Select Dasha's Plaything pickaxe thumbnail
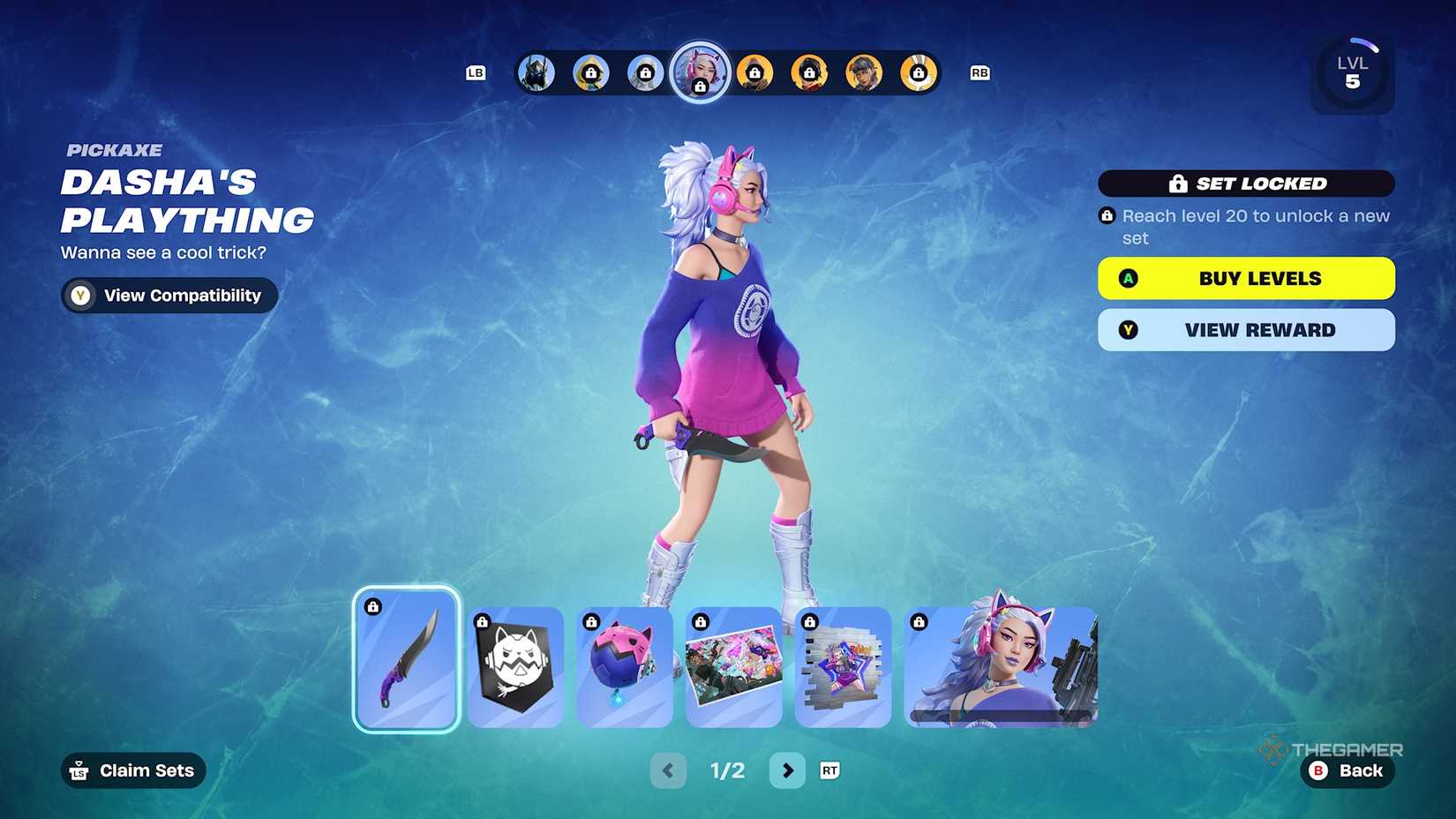Image resolution: width=1456 pixels, height=819 pixels. [x=407, y=659]
